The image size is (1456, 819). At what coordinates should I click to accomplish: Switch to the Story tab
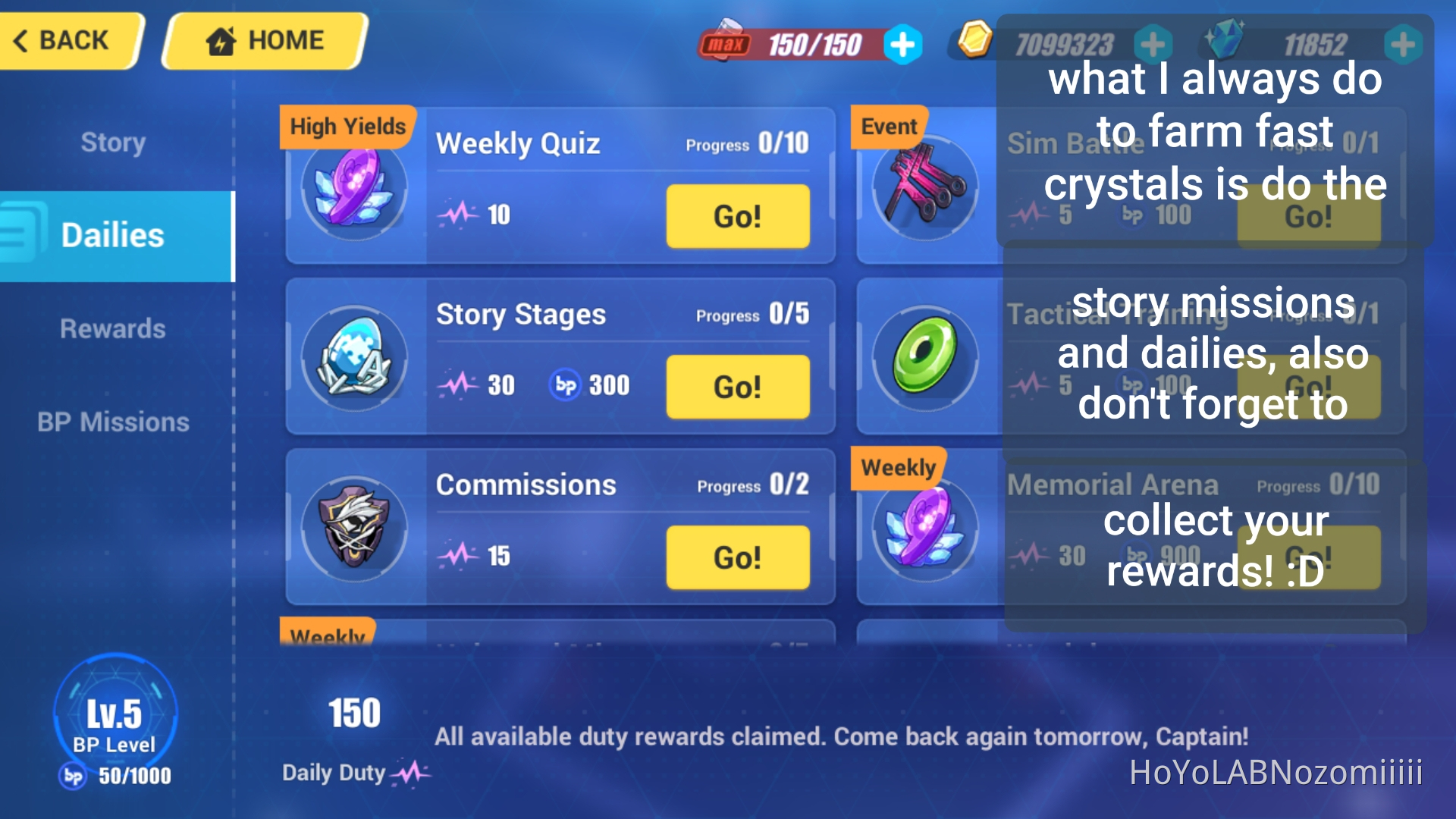(x=112, y=141)
